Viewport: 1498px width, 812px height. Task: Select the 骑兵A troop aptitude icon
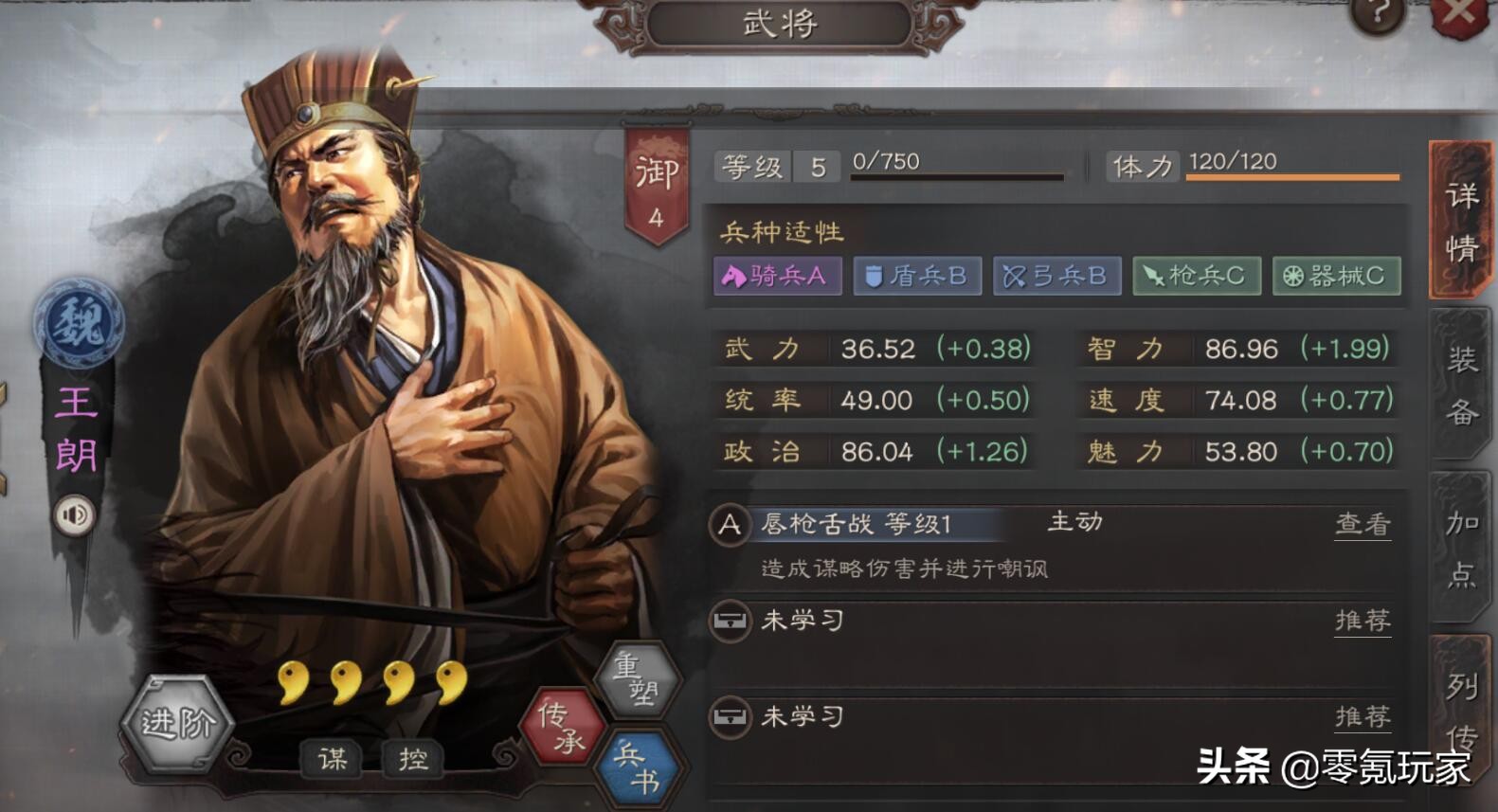[776, 276]
